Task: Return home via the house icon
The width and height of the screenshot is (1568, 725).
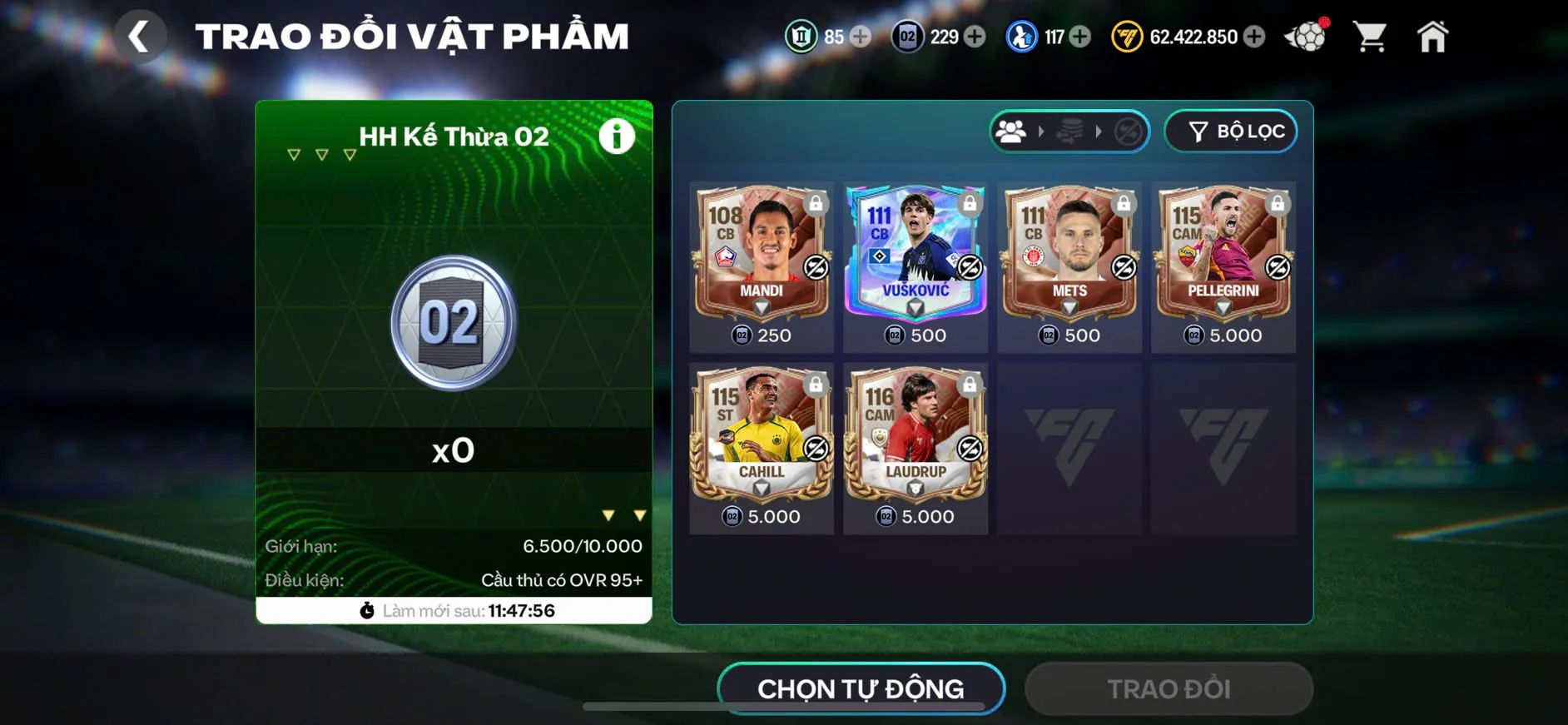Action: pyautogui.click(x=1433, y=35)
